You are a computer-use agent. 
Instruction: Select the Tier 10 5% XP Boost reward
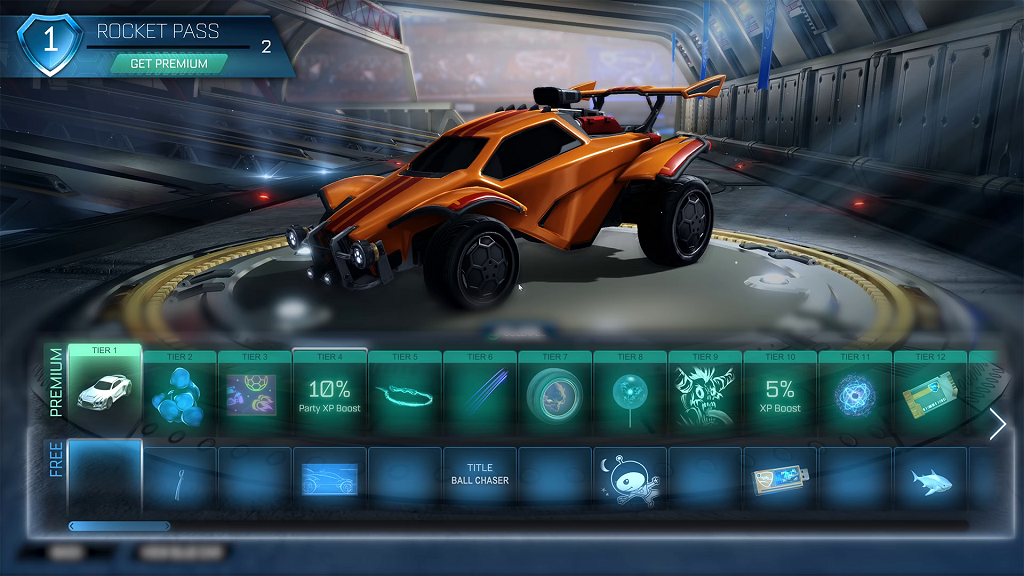pyautogui.click(x=780, y=393)
